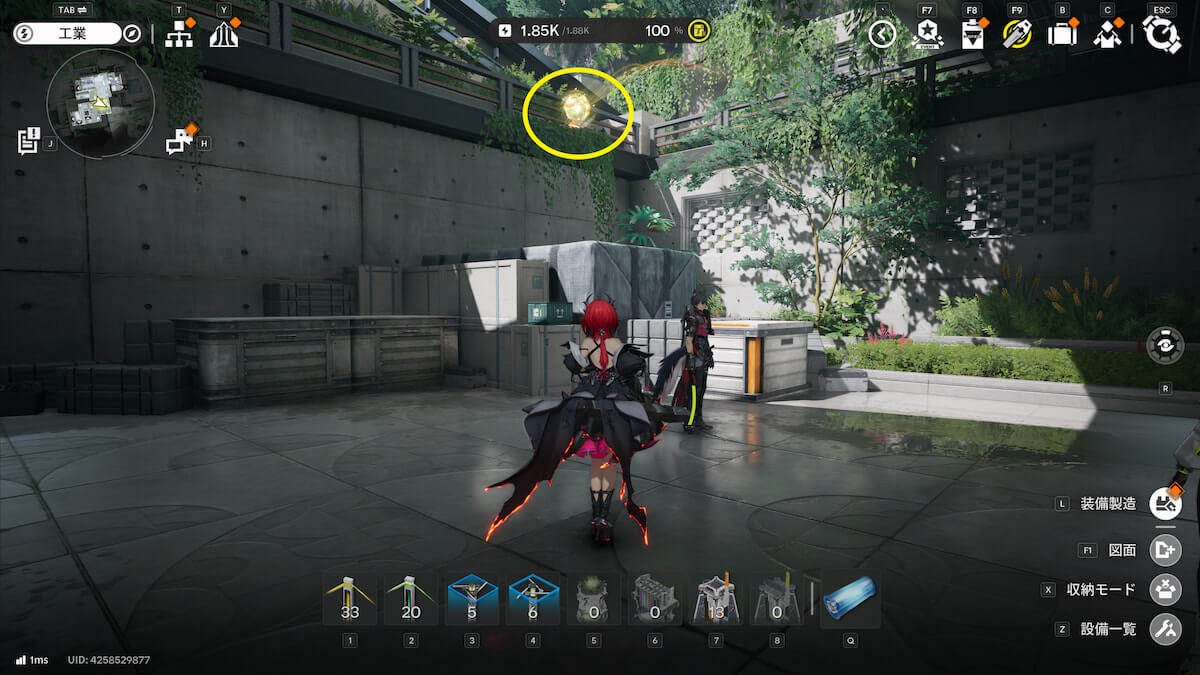Open the suitcase inventory icon
The width and height of the screenshot is (1200, 675).
click(x=1061, y=35)
